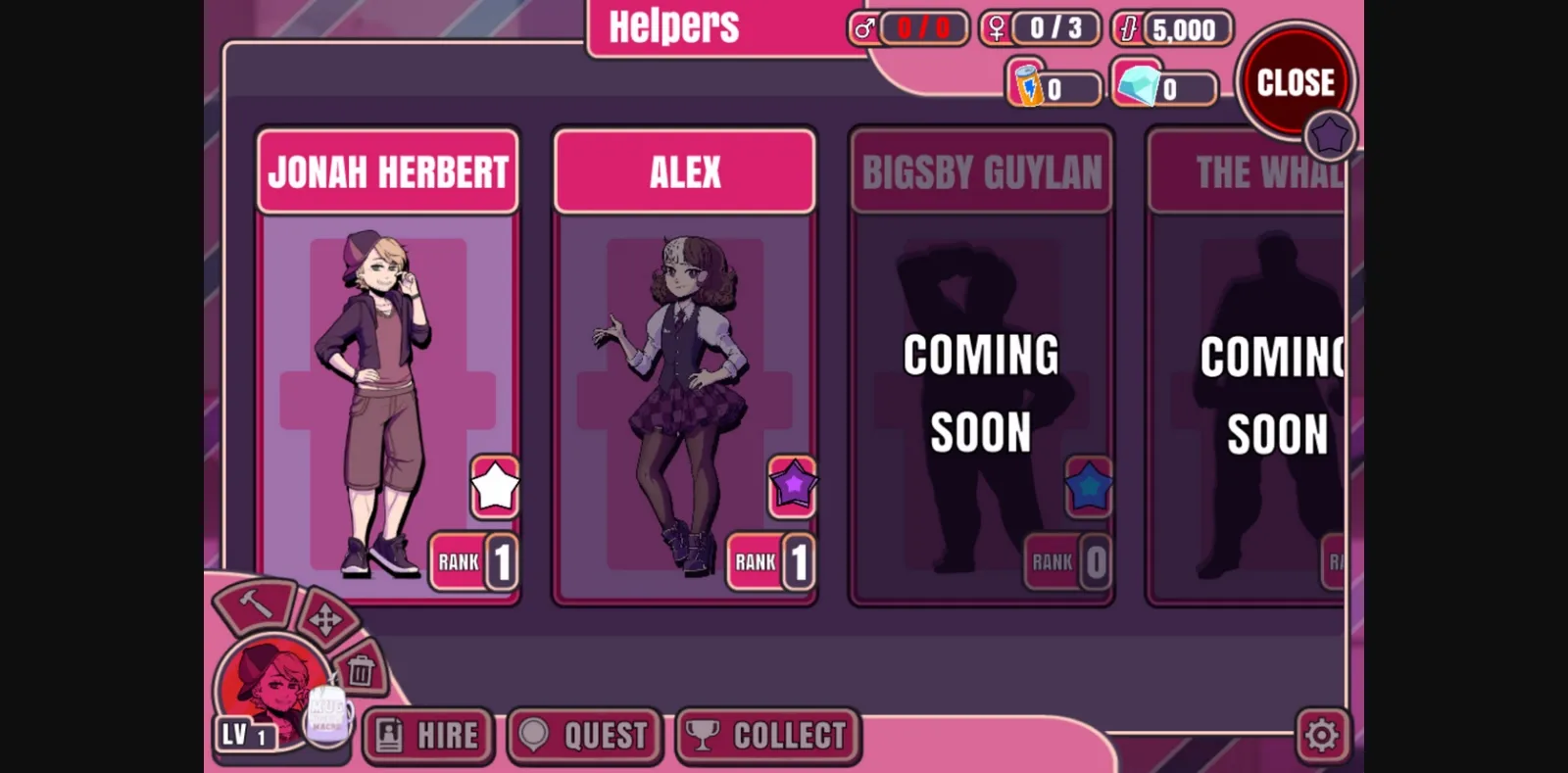The width and height of the screenshot is (1568, 773).
Task: Toggle the purple star on Alex's card
Action: pyautogui.click(x=792, y=488)
